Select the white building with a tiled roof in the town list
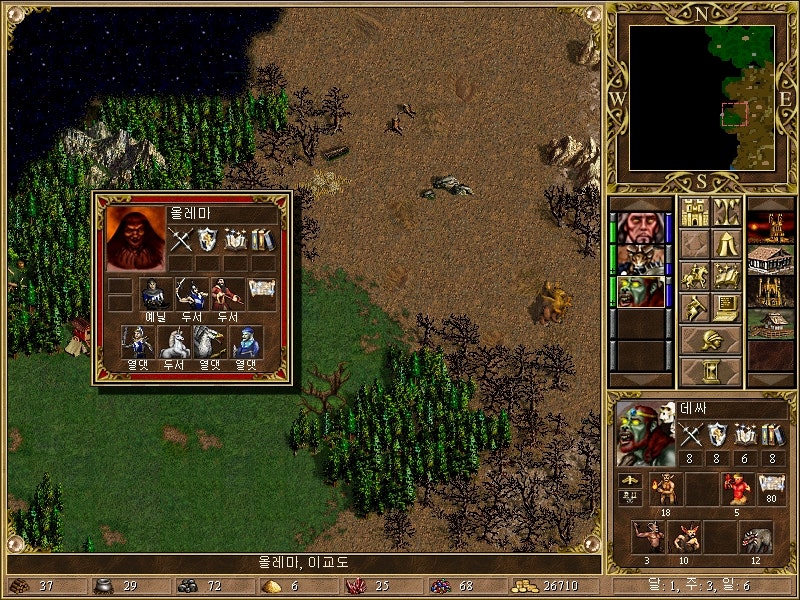Screen dimensions: 800x600 pyautogui.click(x=770, y=259)
